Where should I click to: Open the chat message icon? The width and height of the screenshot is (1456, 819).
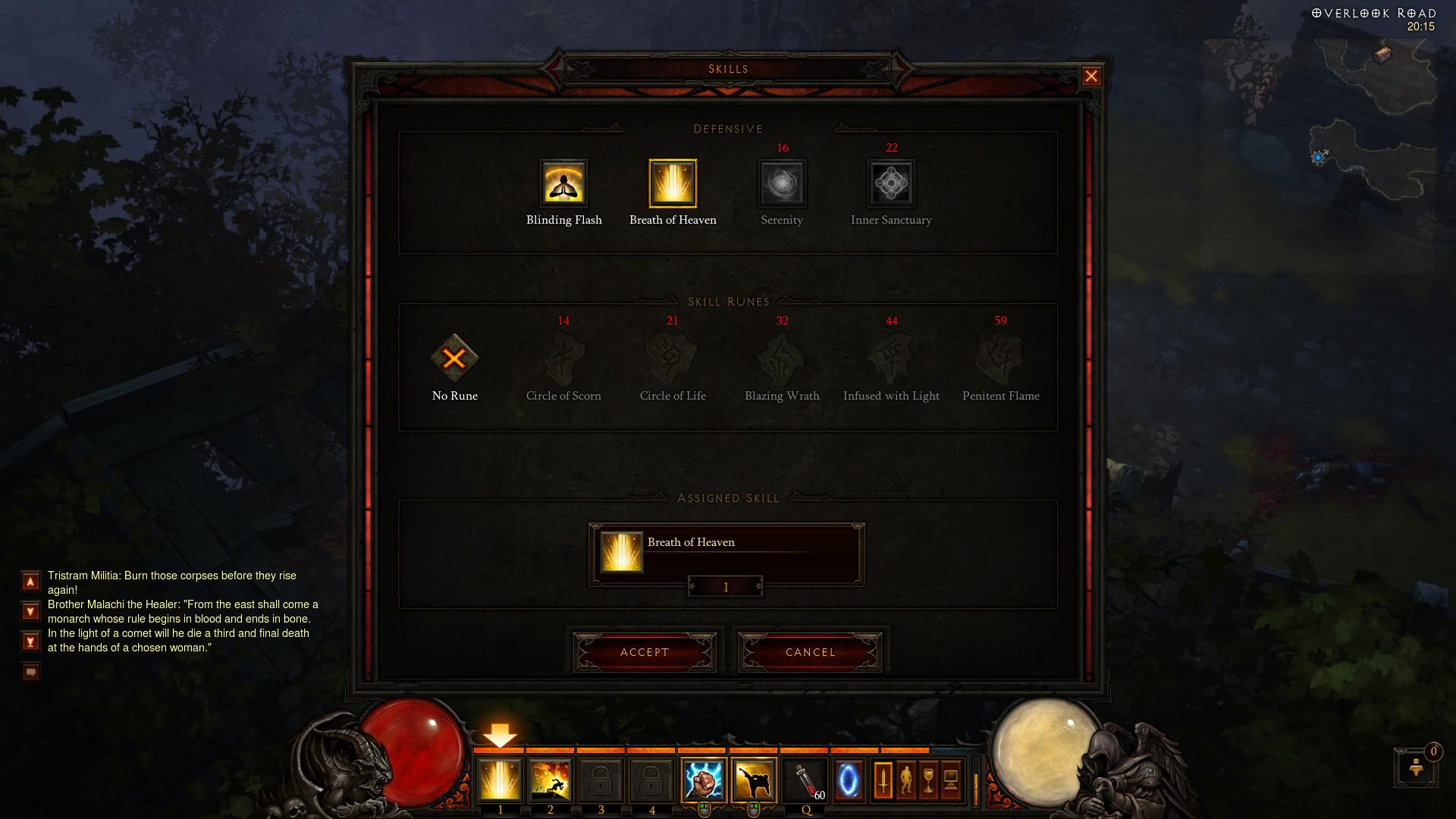[x=29, y=670]
